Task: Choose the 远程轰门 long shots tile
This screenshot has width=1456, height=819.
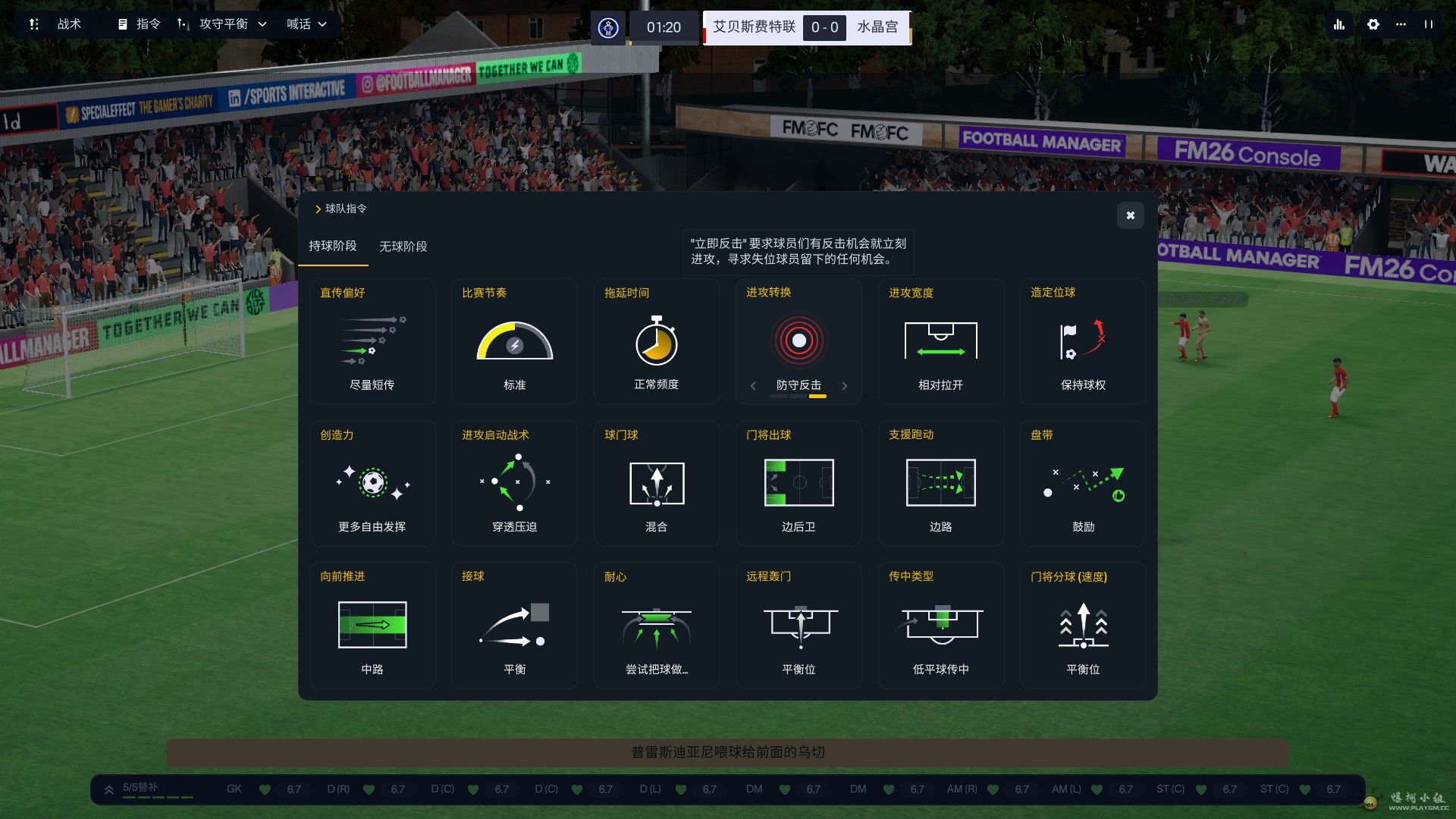Action: [x=799, y=626]
